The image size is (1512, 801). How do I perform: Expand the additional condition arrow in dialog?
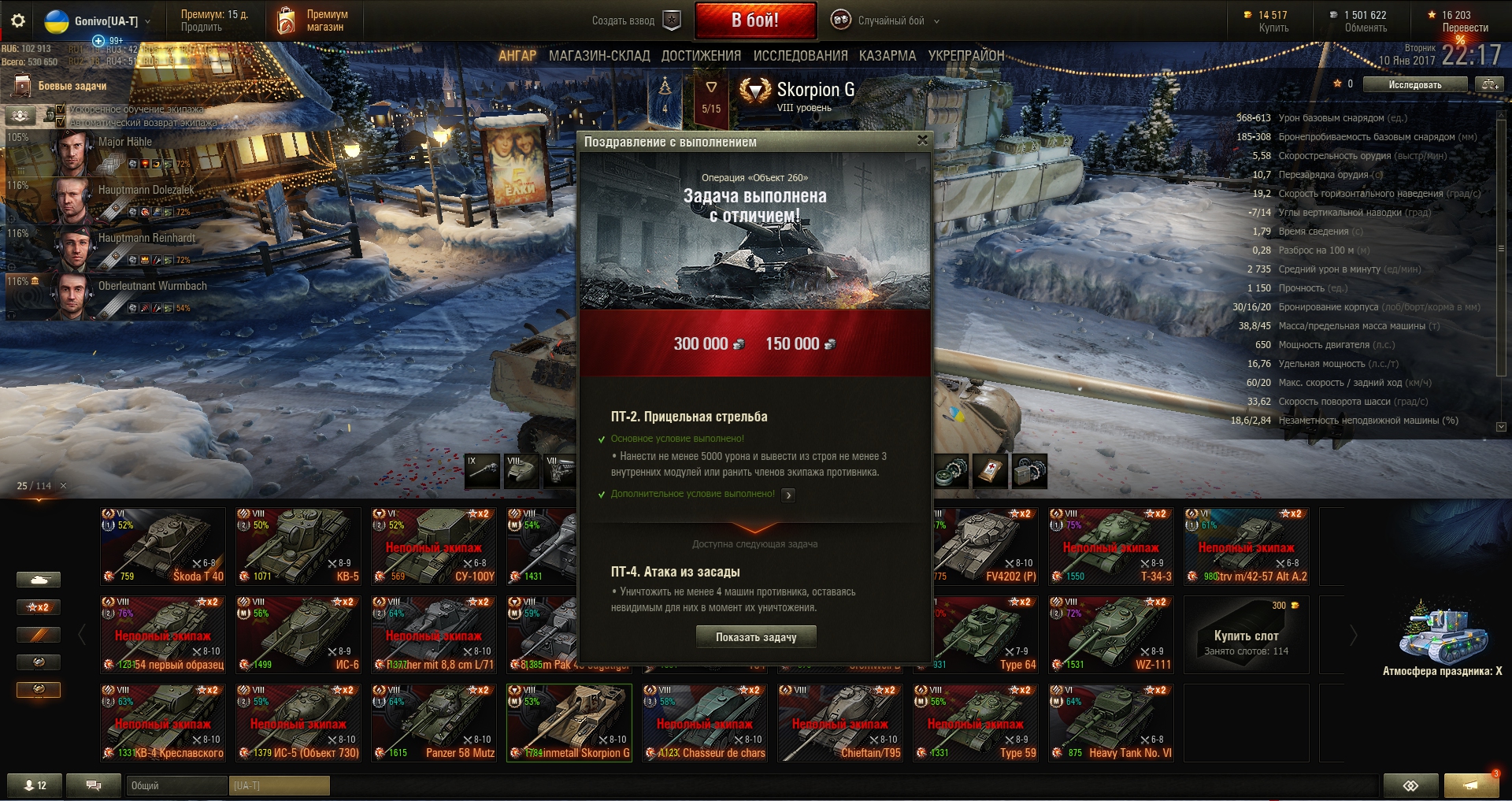click(x=788, y=495)
